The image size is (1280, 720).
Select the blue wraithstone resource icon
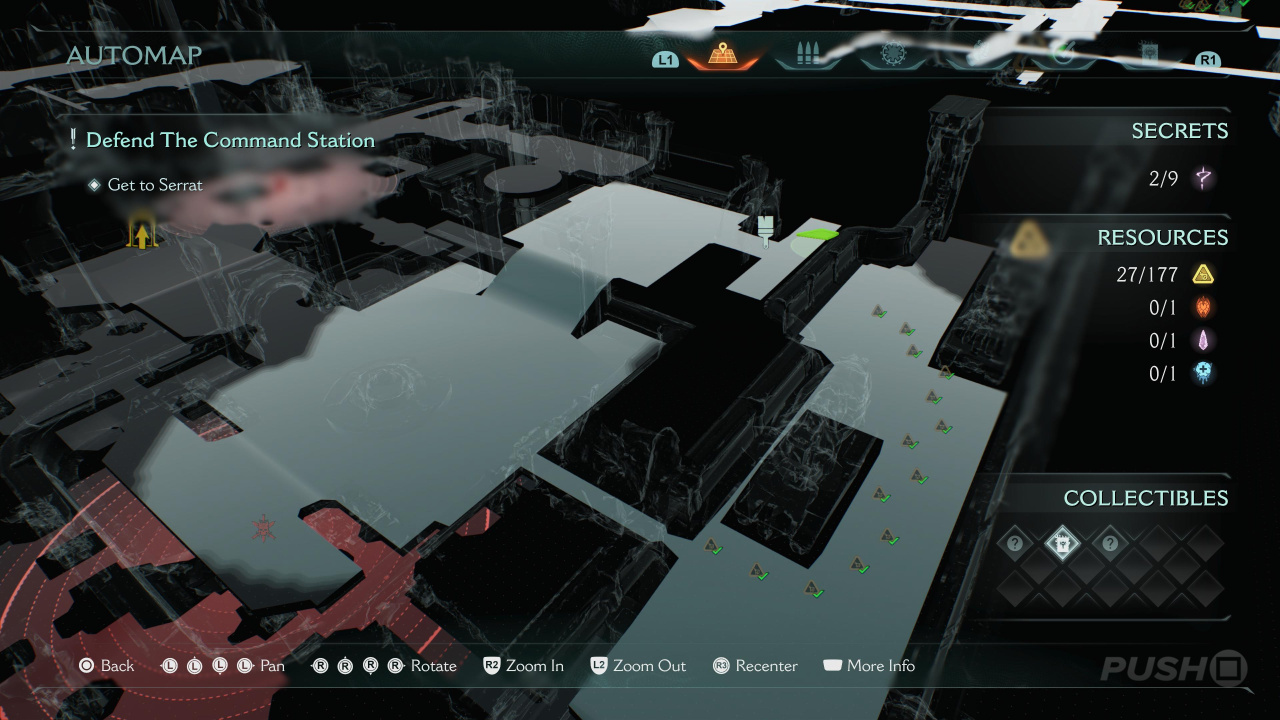tap(1203, 374)
